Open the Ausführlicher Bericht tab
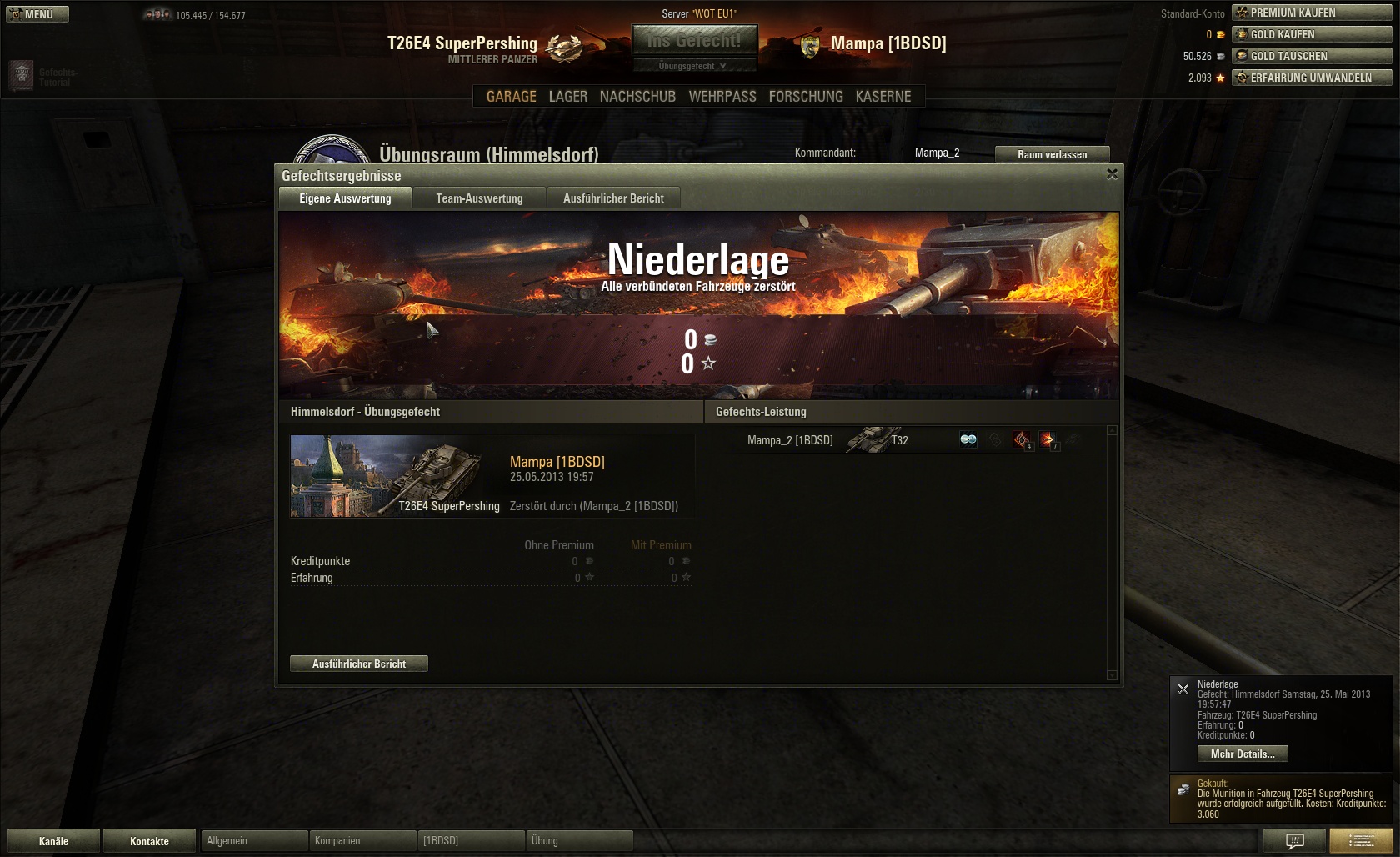 (x=613, y=198)
